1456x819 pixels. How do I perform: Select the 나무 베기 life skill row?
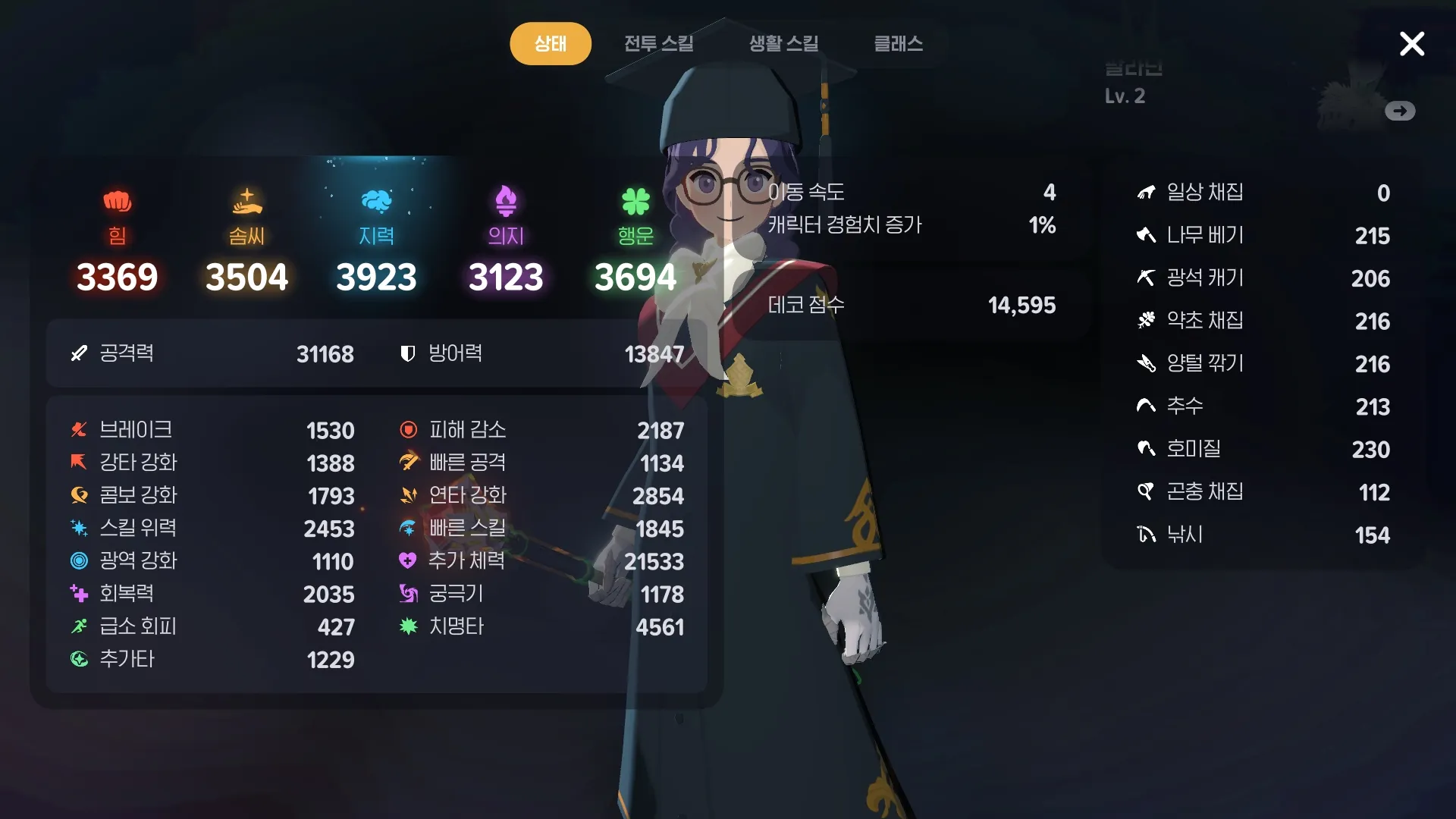click(x=1263, y=235)
